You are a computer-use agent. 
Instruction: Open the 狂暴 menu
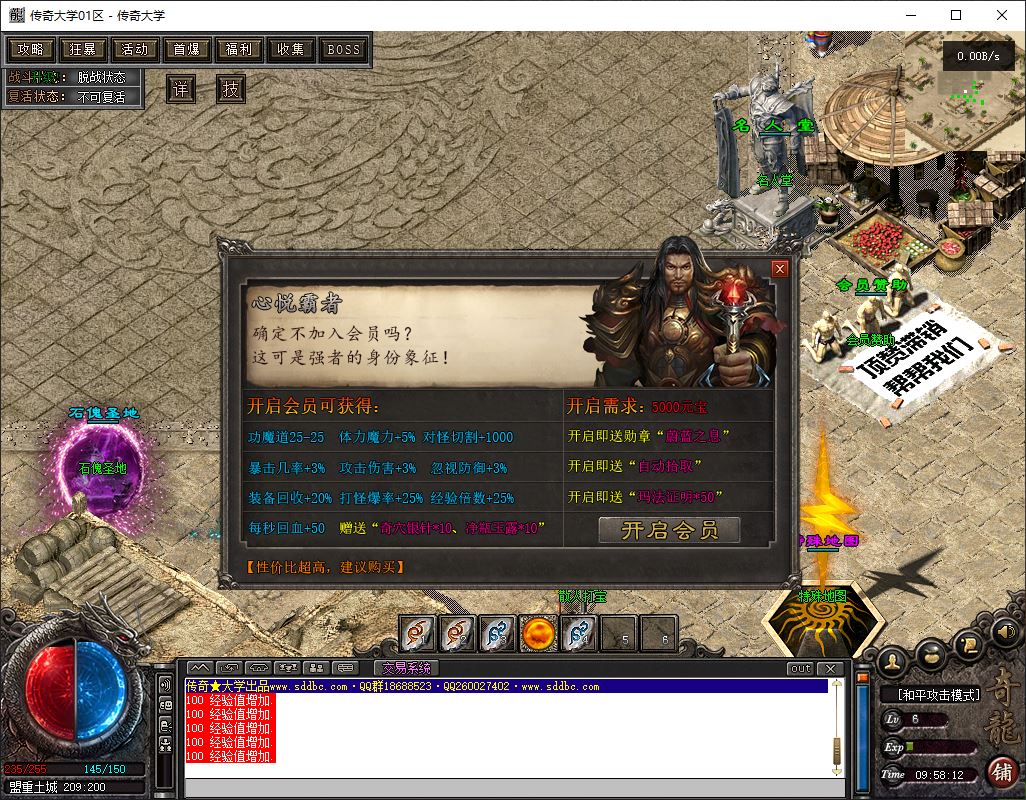click(83, 49)
